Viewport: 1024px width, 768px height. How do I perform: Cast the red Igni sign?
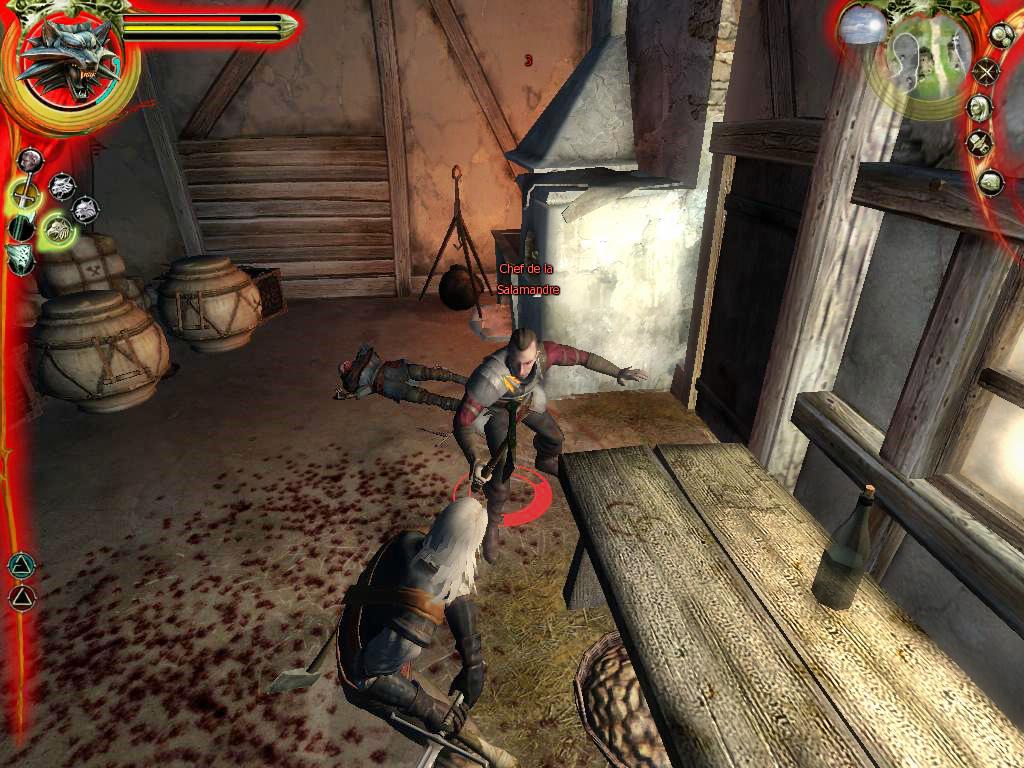[x=21, y=598]
